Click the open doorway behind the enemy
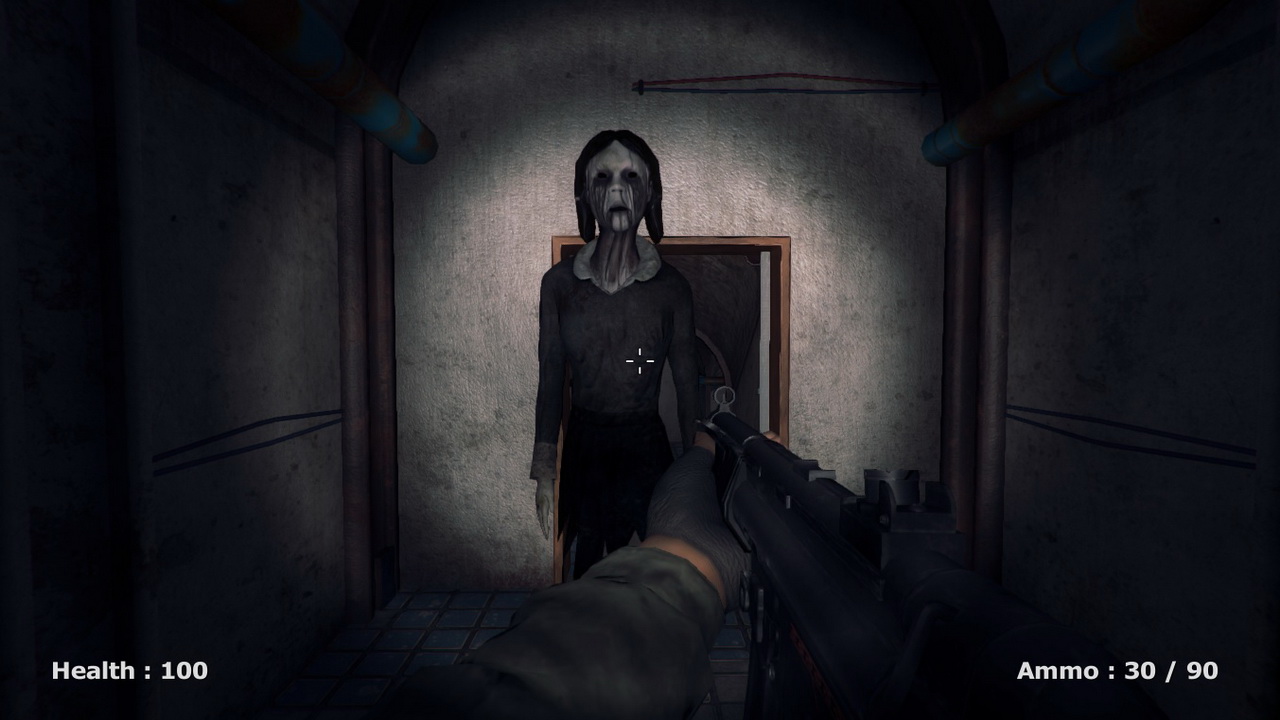1280x720 pixels. pos(720,330)
